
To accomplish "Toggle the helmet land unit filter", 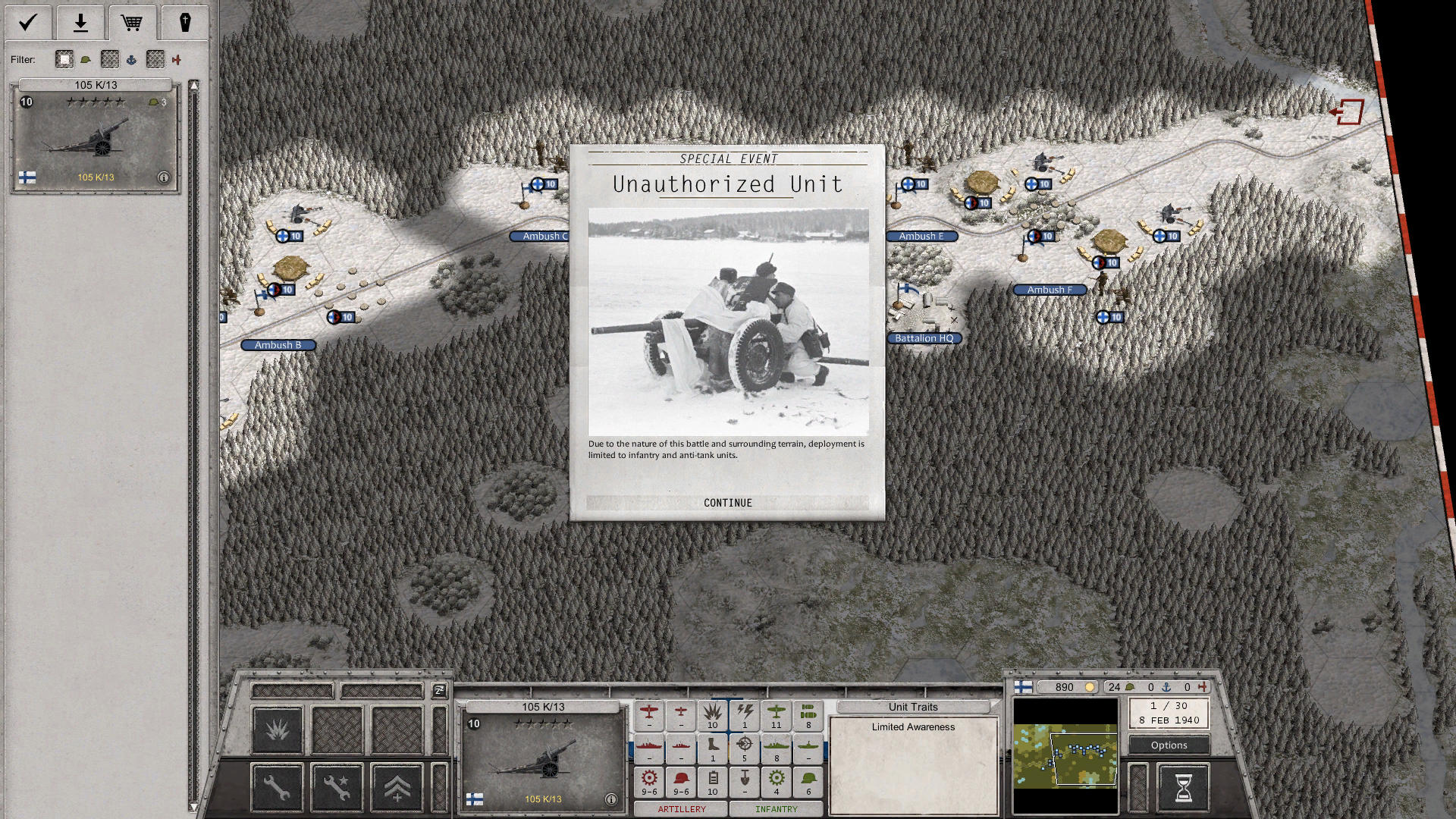I will (x=86, y=59).
